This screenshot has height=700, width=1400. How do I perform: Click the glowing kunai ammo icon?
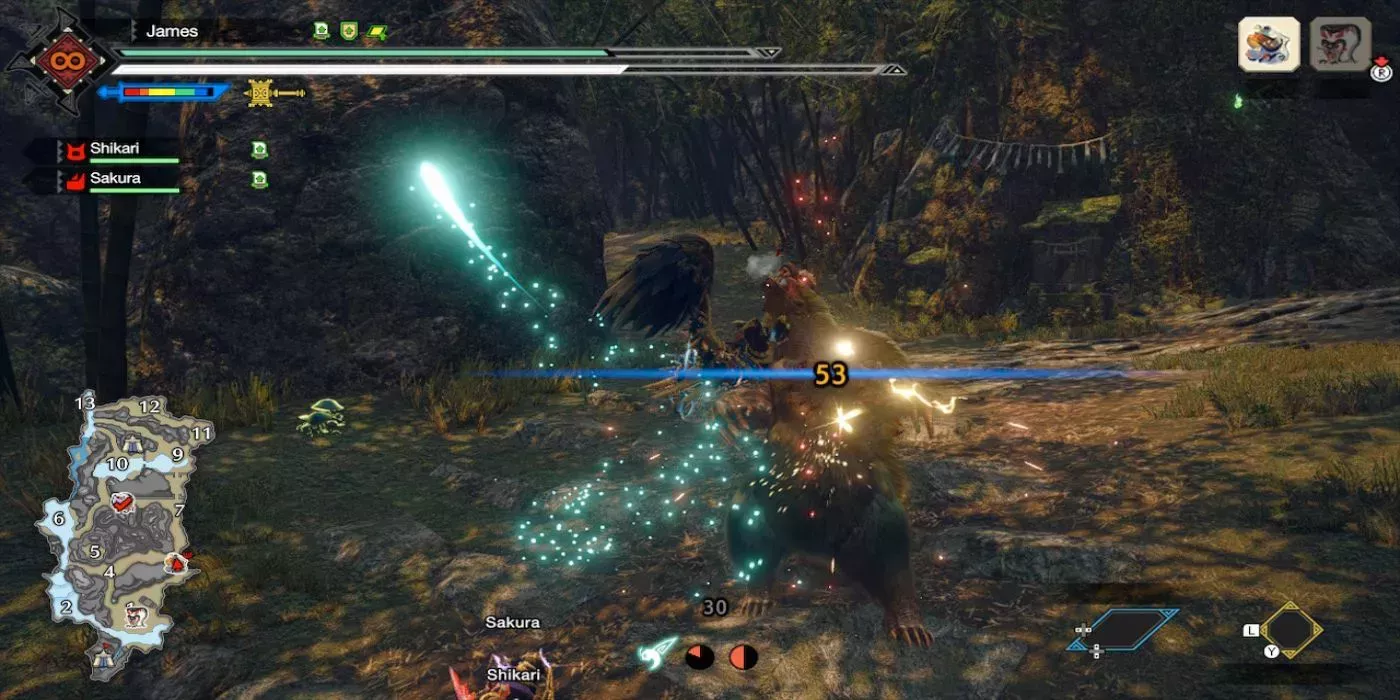[x=658, y=653]
